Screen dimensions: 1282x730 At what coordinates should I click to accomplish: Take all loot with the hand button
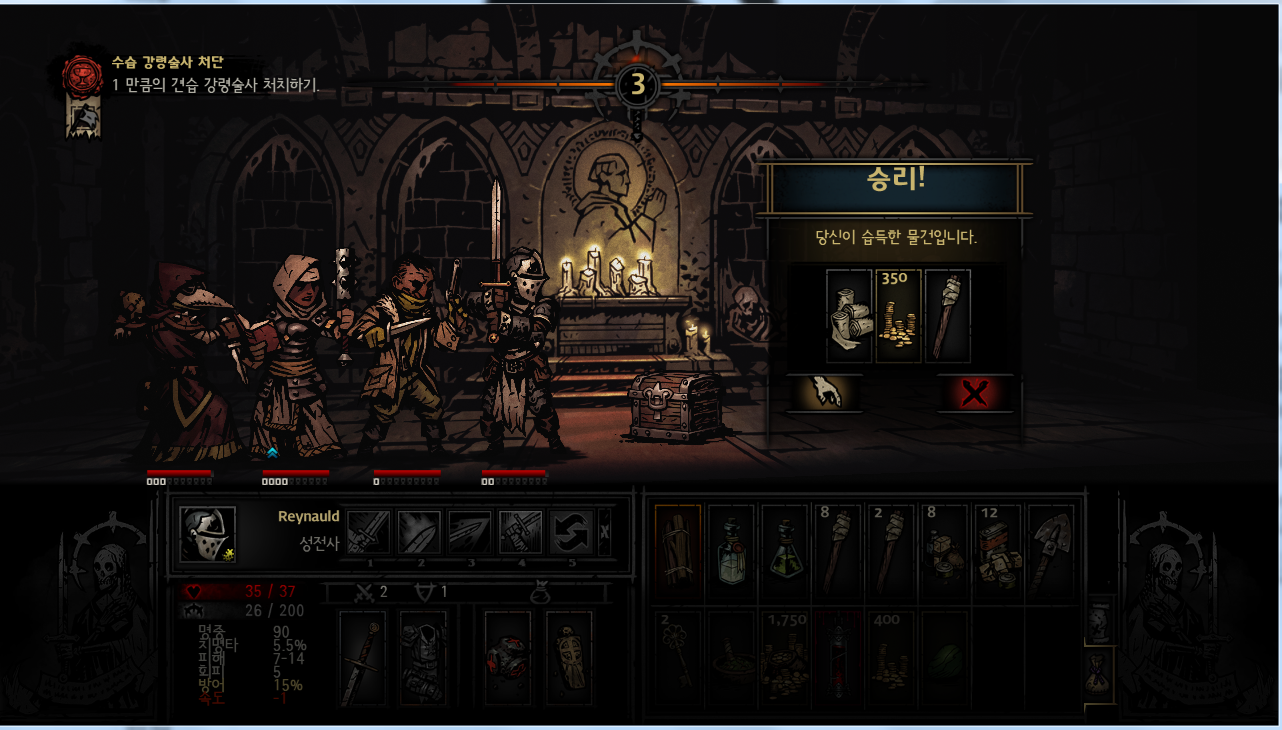pos(824,393)
